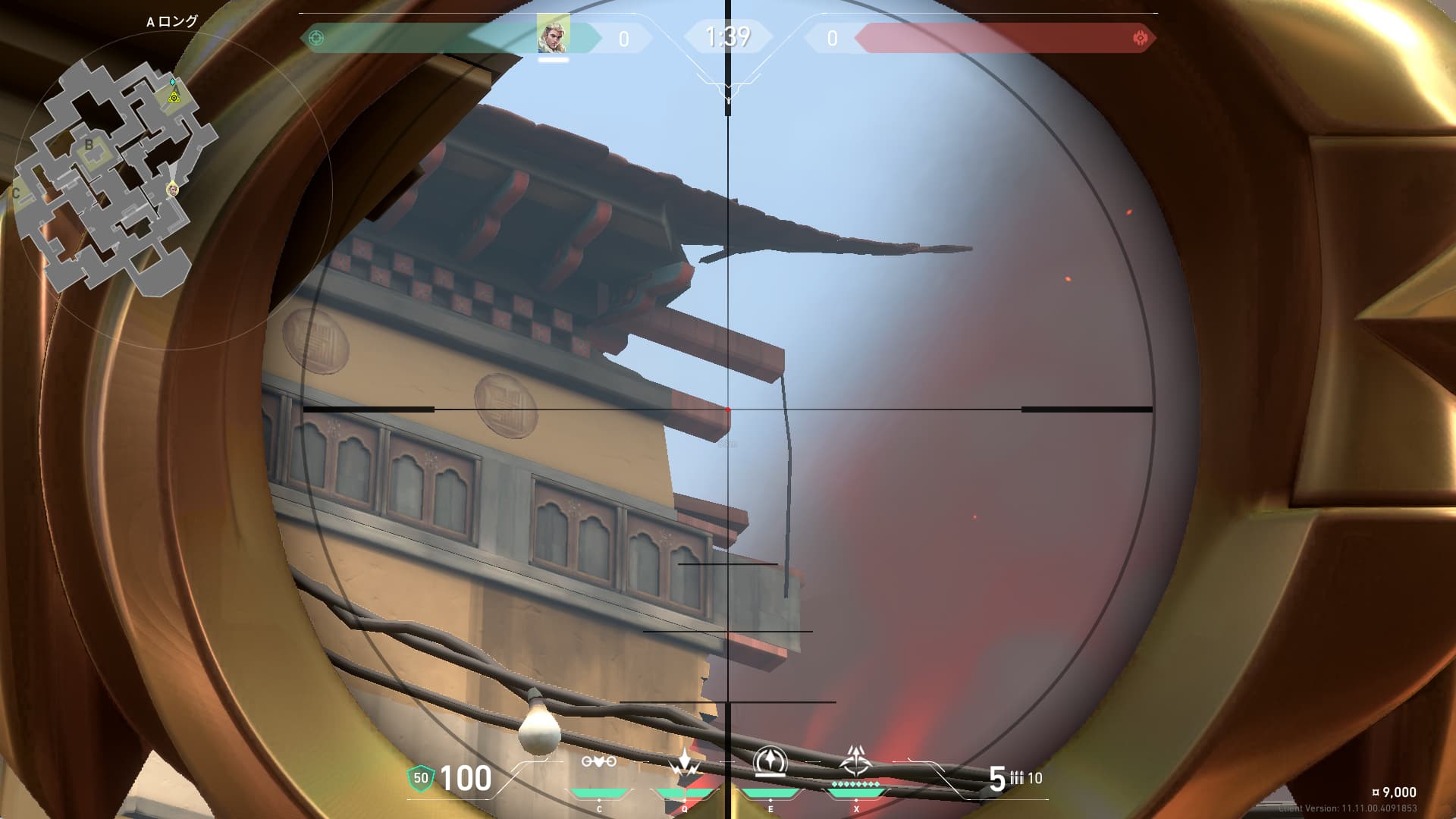Click the C ability charge bar
This screenshot has height=819, width=1456.
(598, 794)
